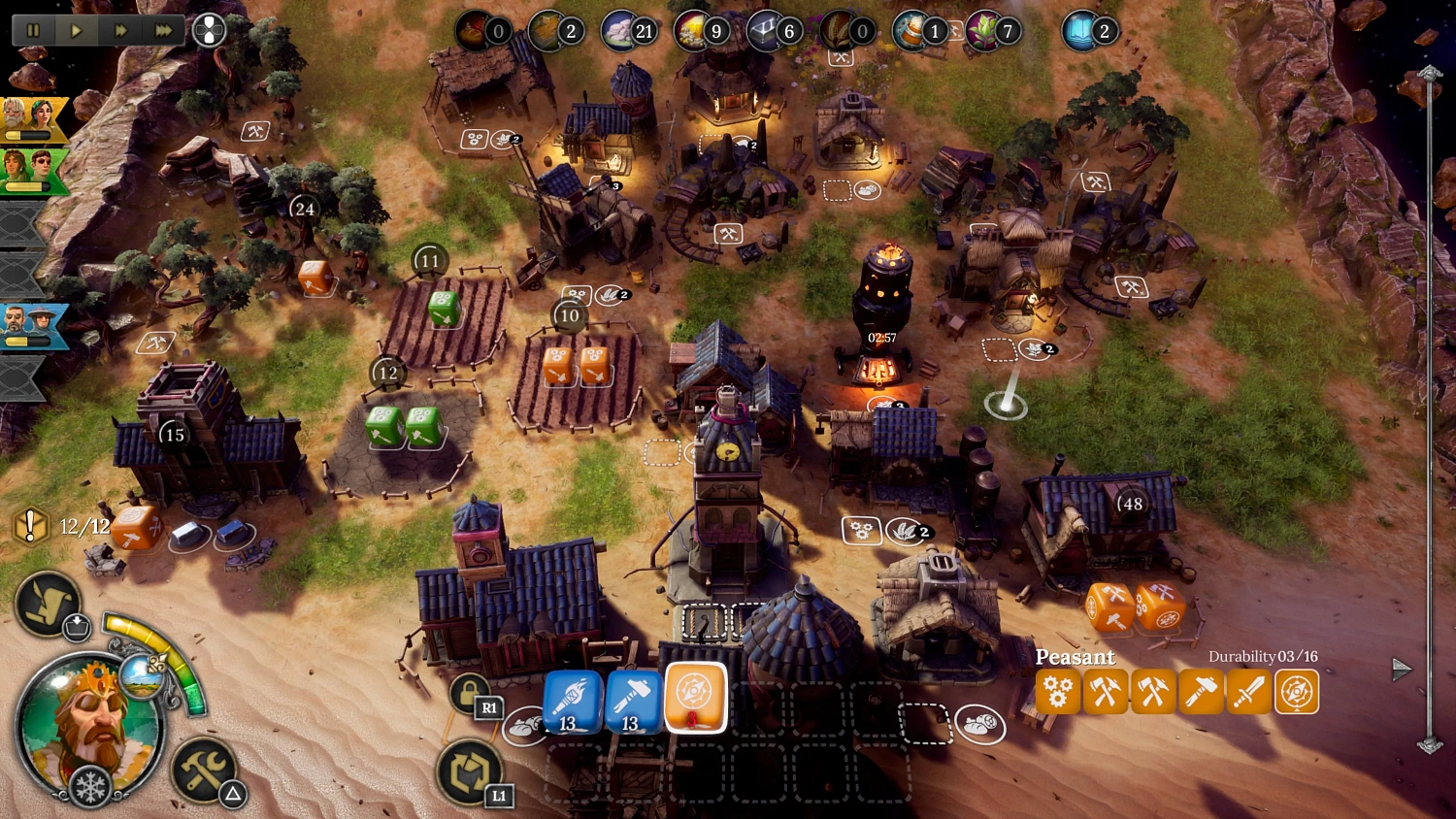Activate the fastest game speed arrows
Screen dimensions: 1456x819
pyautogui.click(x=163, y=29)
